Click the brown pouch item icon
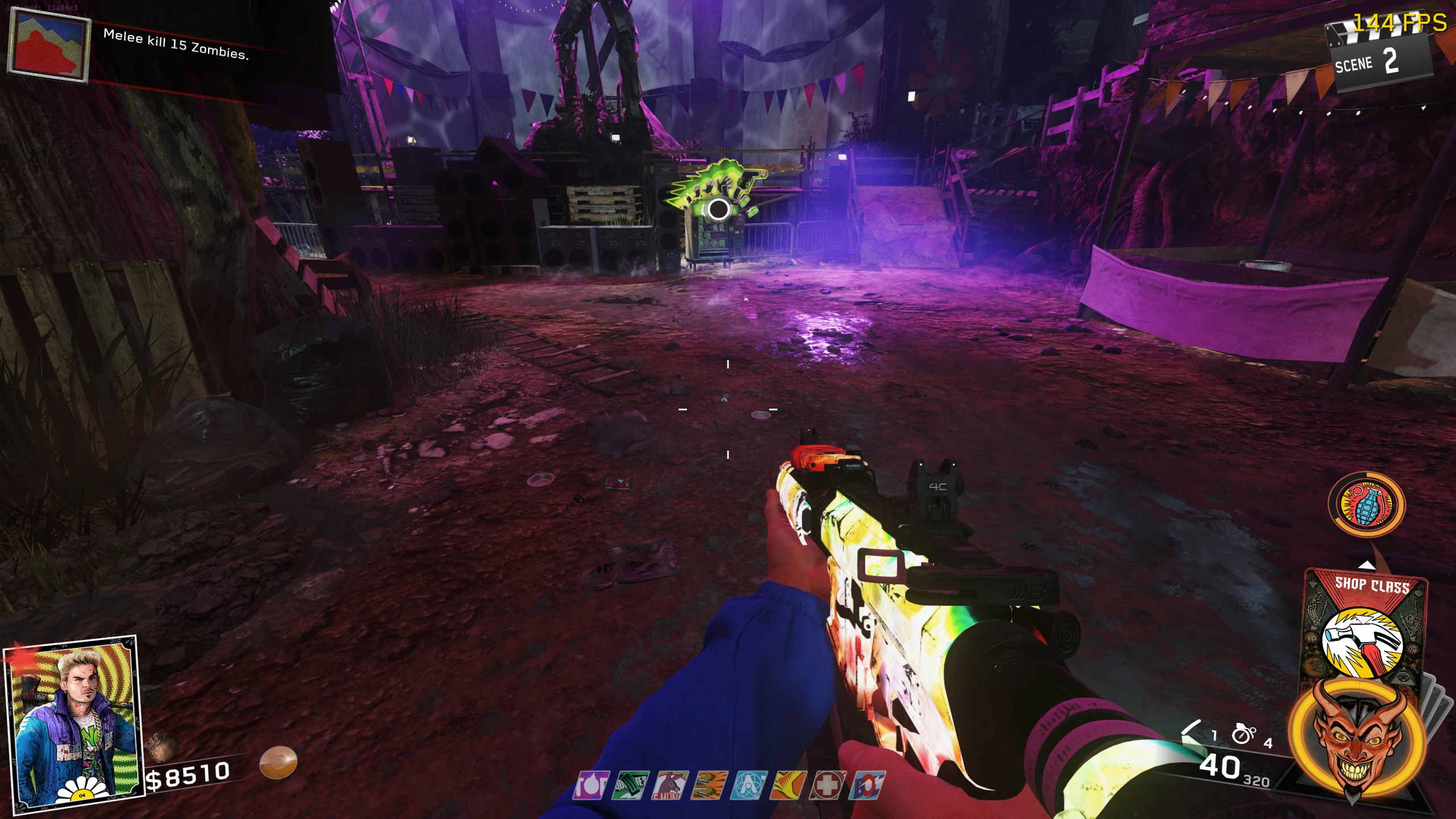Screen dimensions: 1456x819 (162, 748)
